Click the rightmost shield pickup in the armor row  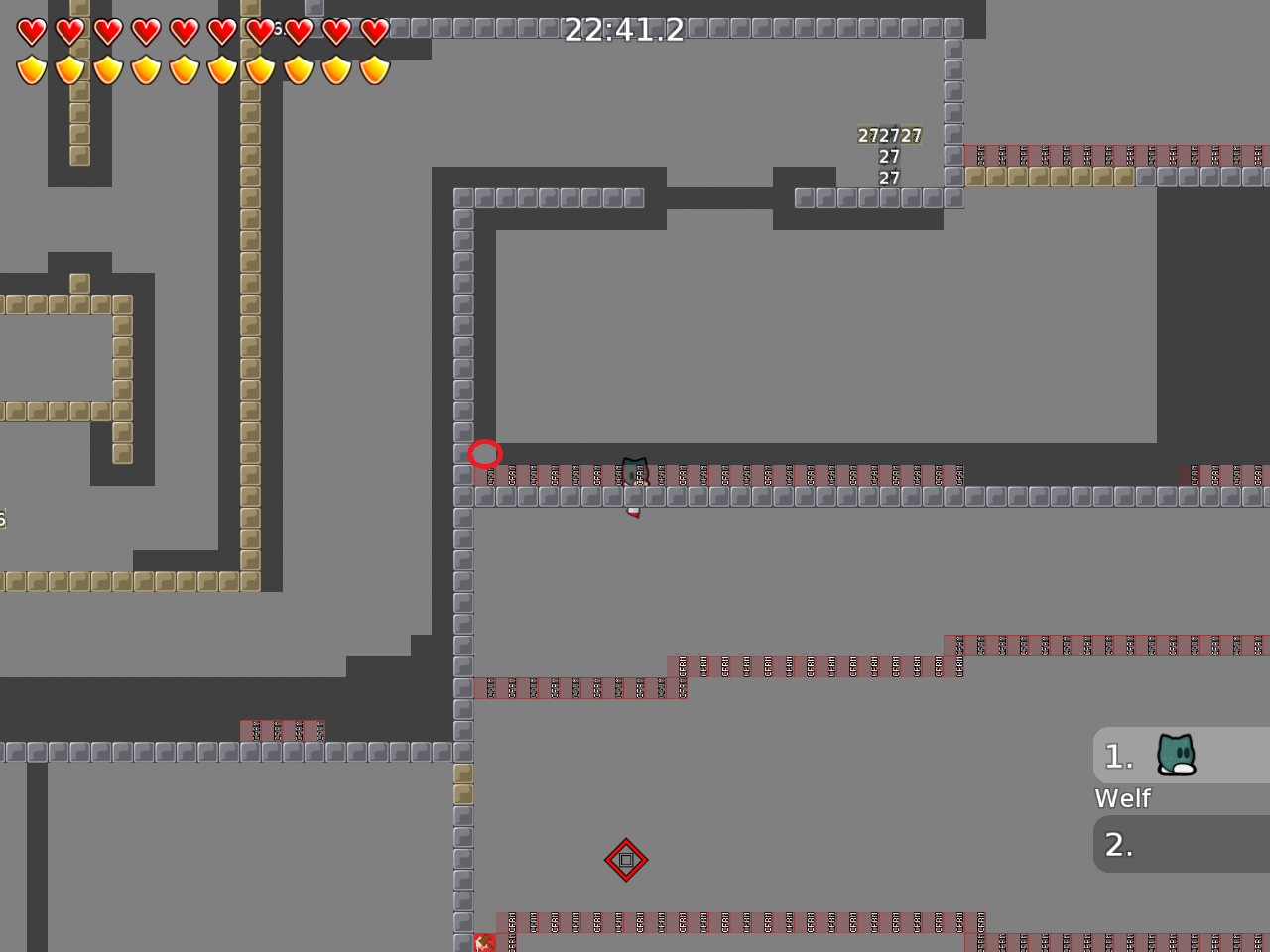coord(372,69)
